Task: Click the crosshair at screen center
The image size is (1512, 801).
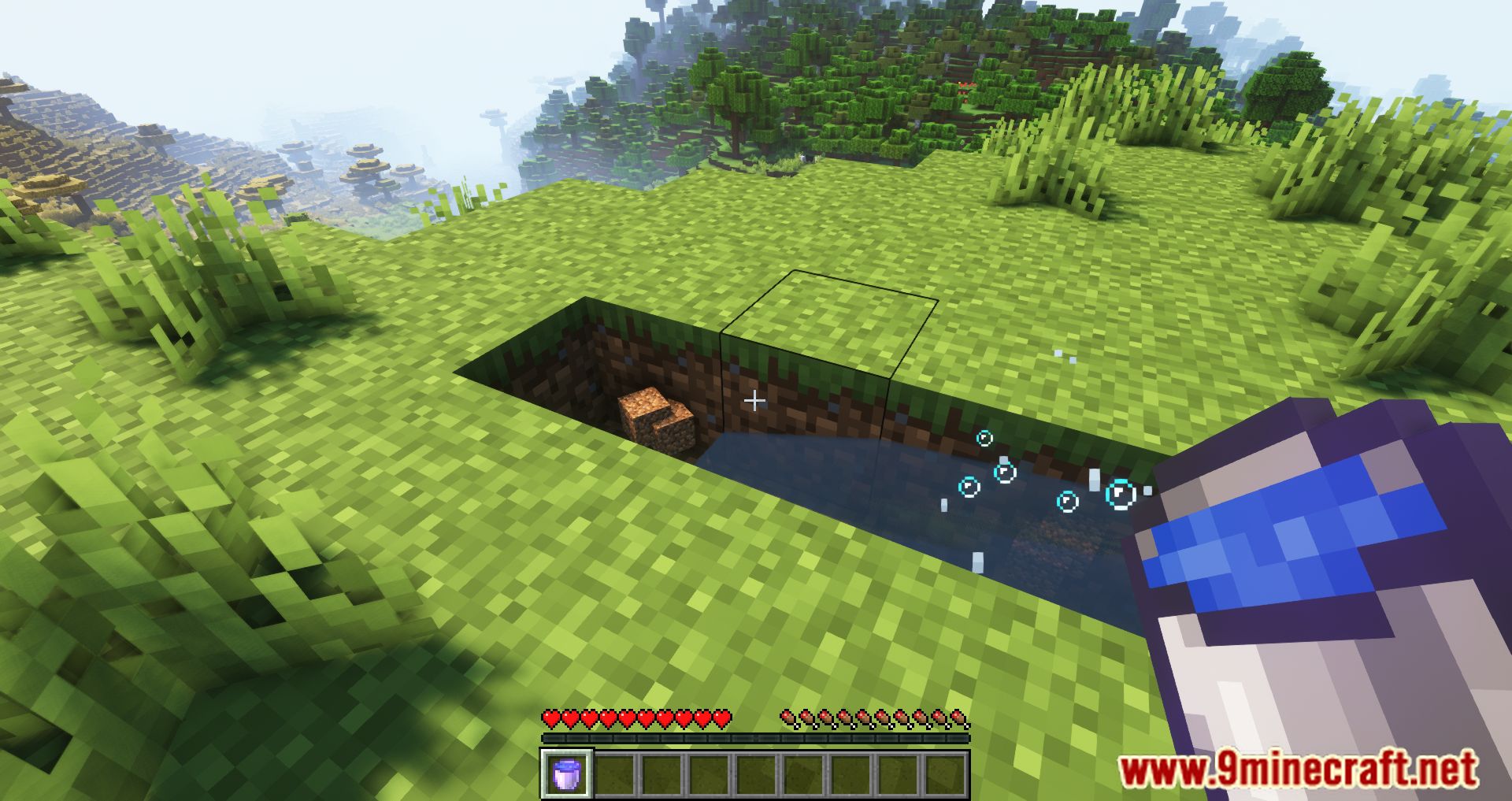Action: 754,400
